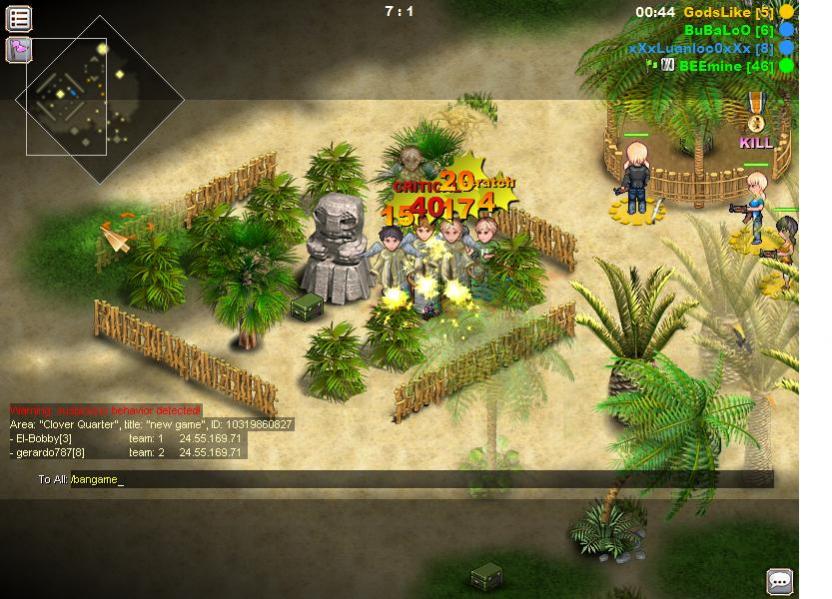
Task: Select player BuBaLoO in the player list
Action: [x=729, y=30]
